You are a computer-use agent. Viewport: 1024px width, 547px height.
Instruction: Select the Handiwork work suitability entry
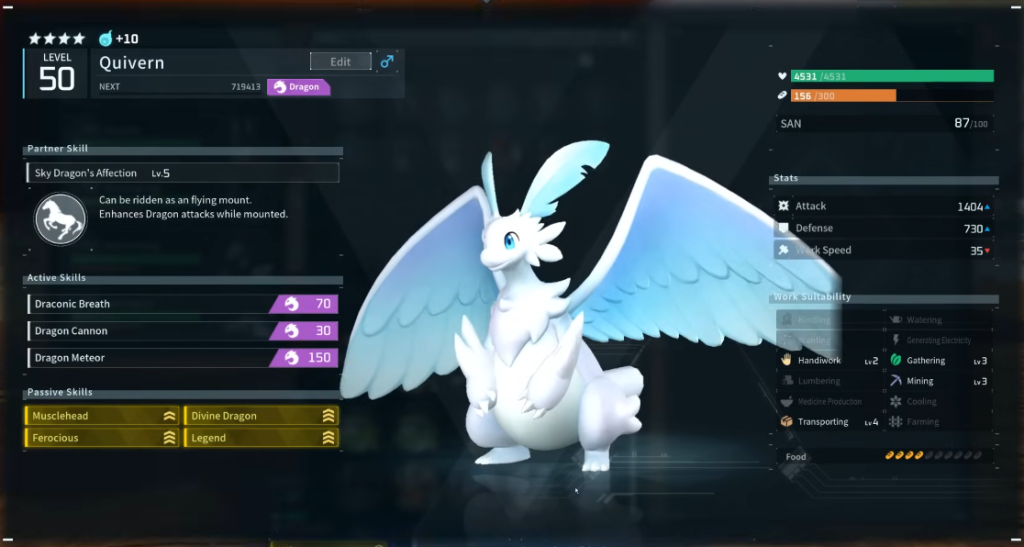pos(829,360)
